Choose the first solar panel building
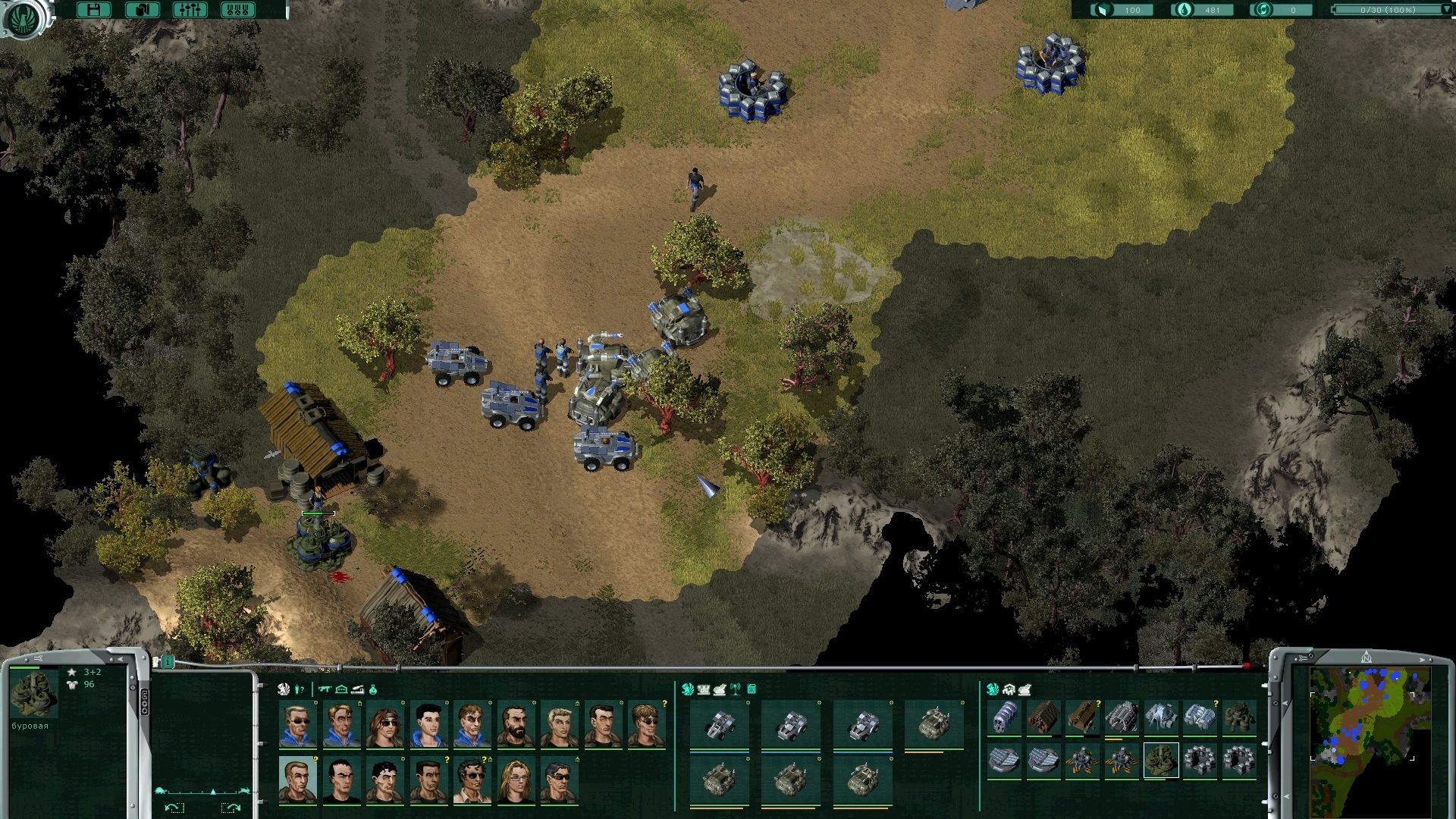This screenshot has width=1456, height=819. coord(1004,759)
